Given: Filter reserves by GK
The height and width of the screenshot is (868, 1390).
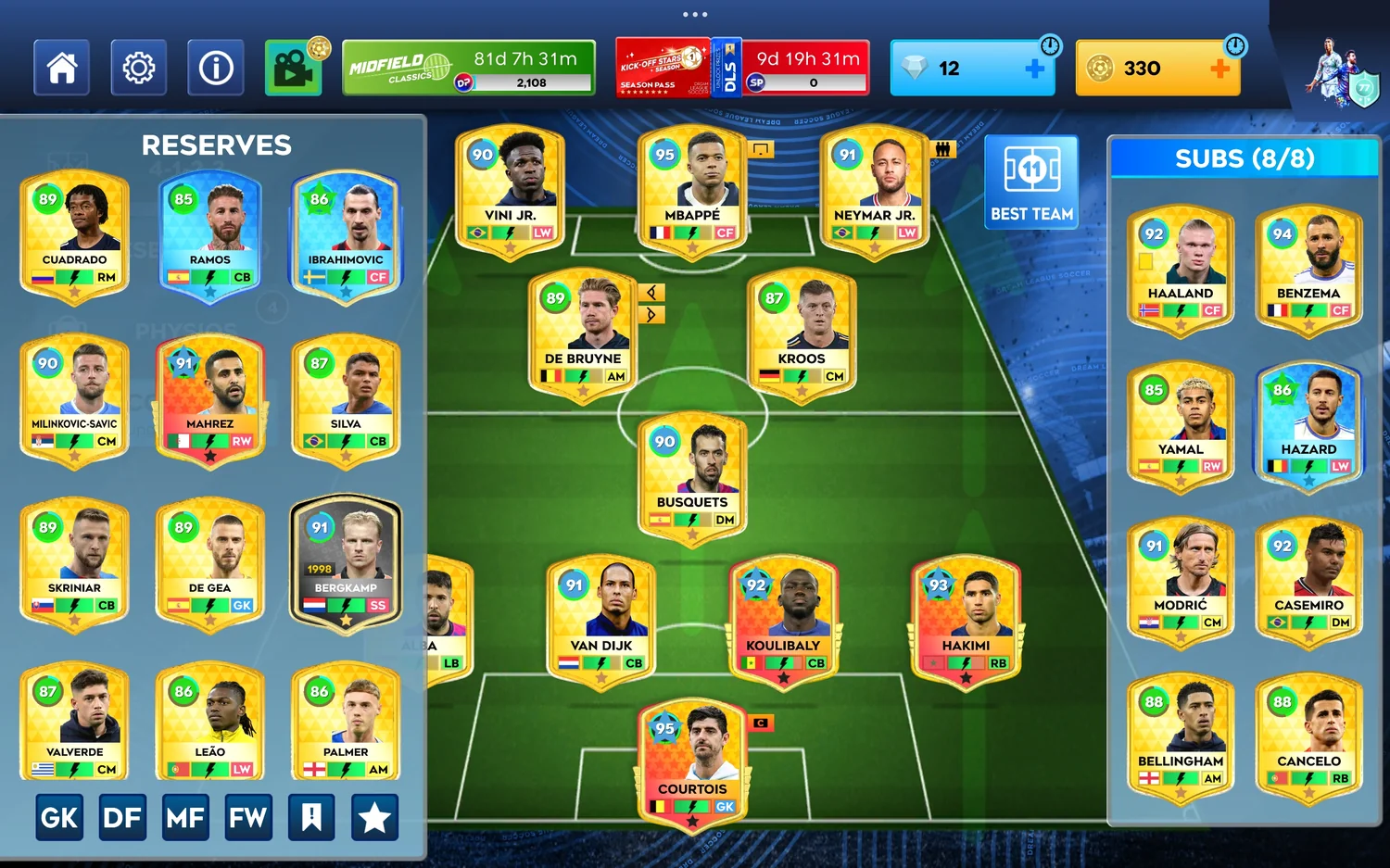Looking at the screenshot, I should (x=59, y=817).
